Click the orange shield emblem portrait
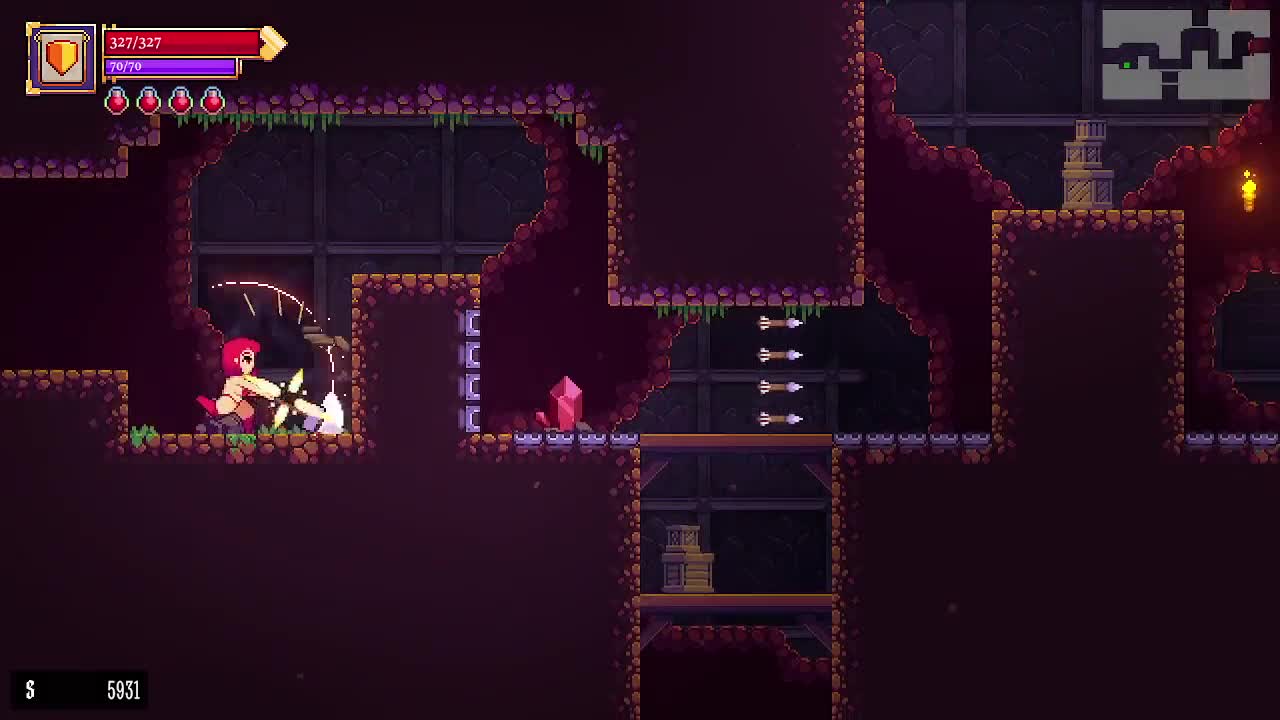Viewport: 1280px width, 720px height. tap(61, 58)
